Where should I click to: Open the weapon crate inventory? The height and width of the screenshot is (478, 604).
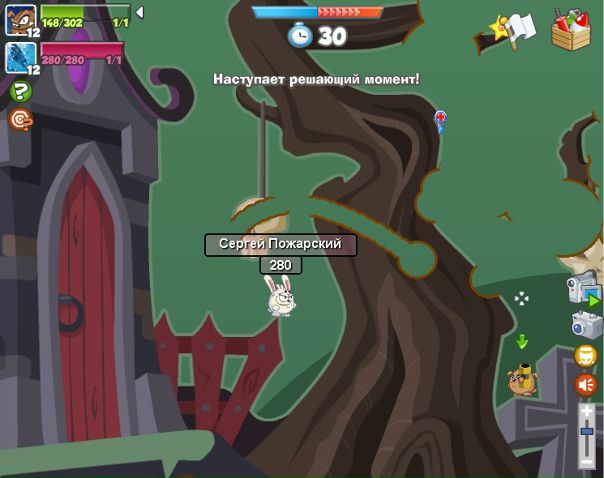pos(571,29)
